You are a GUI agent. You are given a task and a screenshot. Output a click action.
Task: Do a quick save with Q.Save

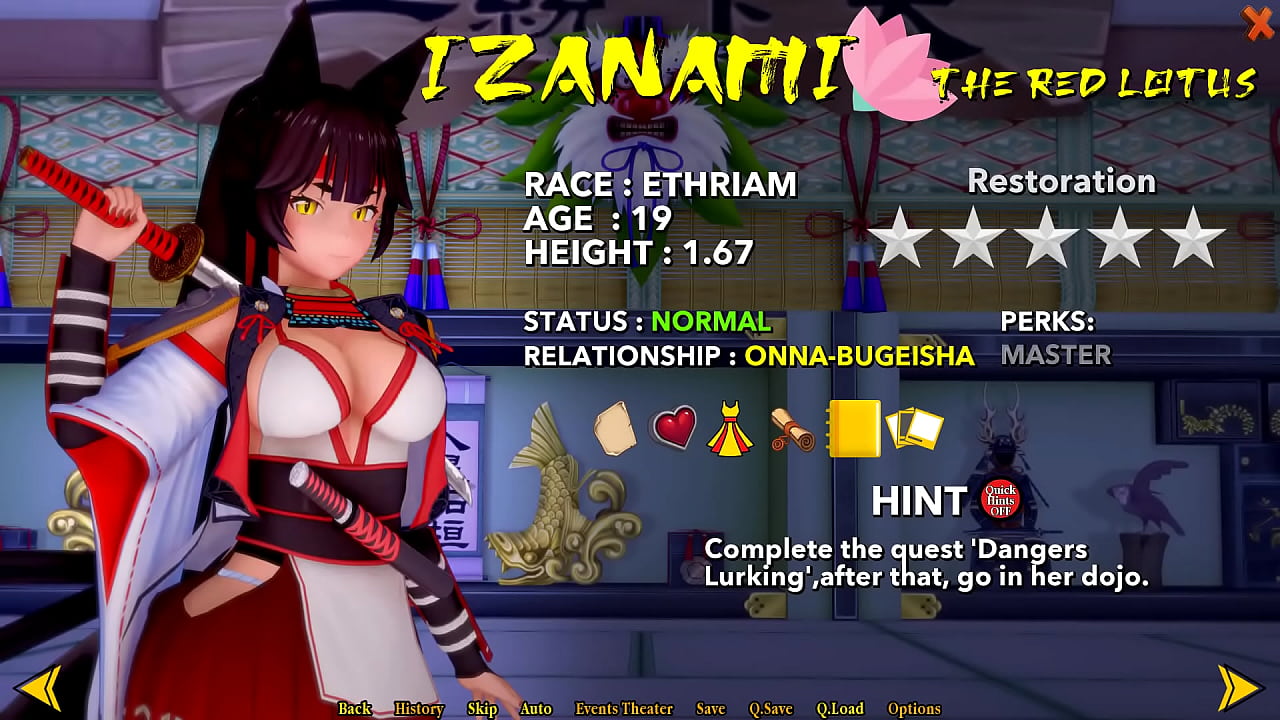coord(771,709)
